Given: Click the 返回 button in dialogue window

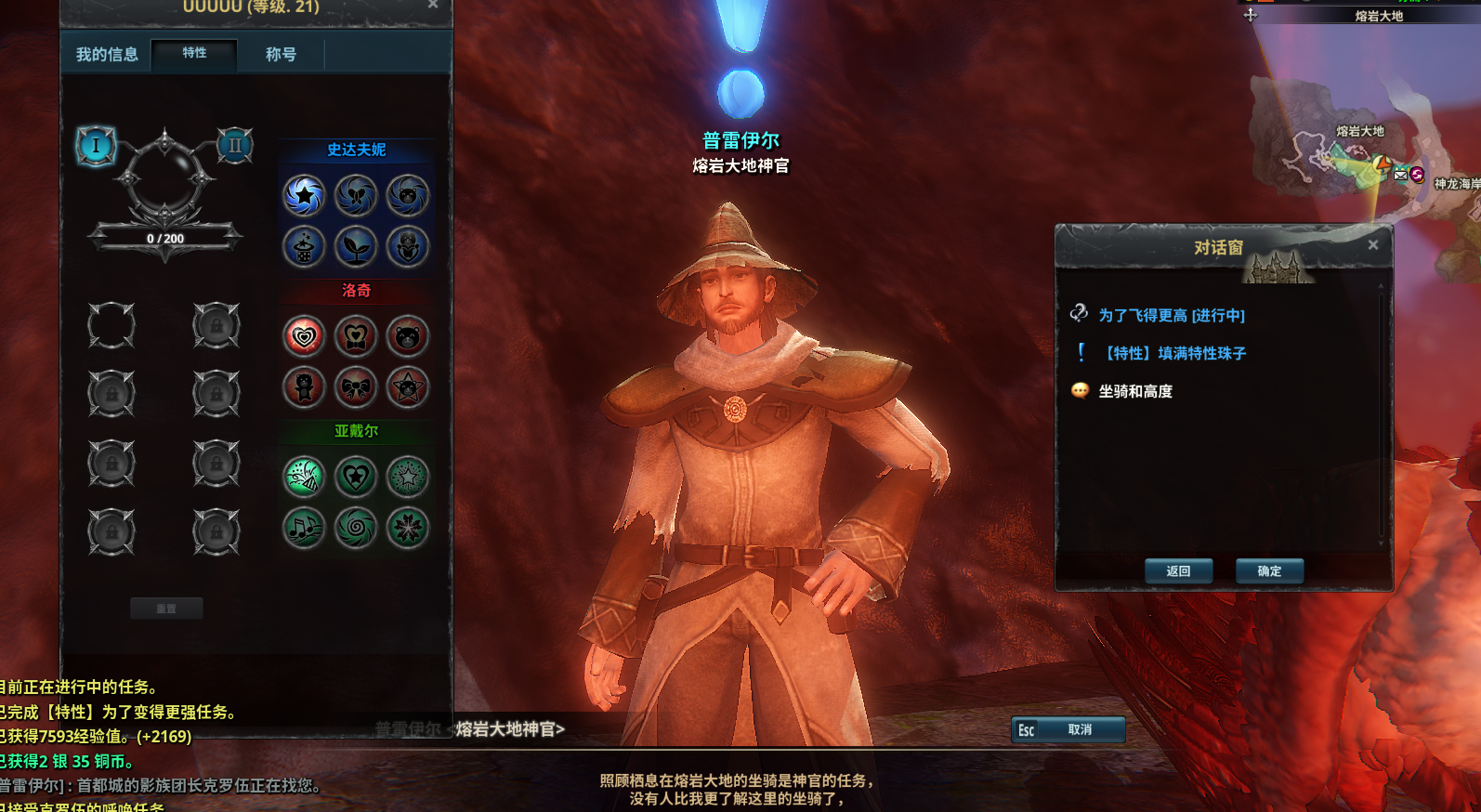Looking at the screenshot, I should 1178,570.
